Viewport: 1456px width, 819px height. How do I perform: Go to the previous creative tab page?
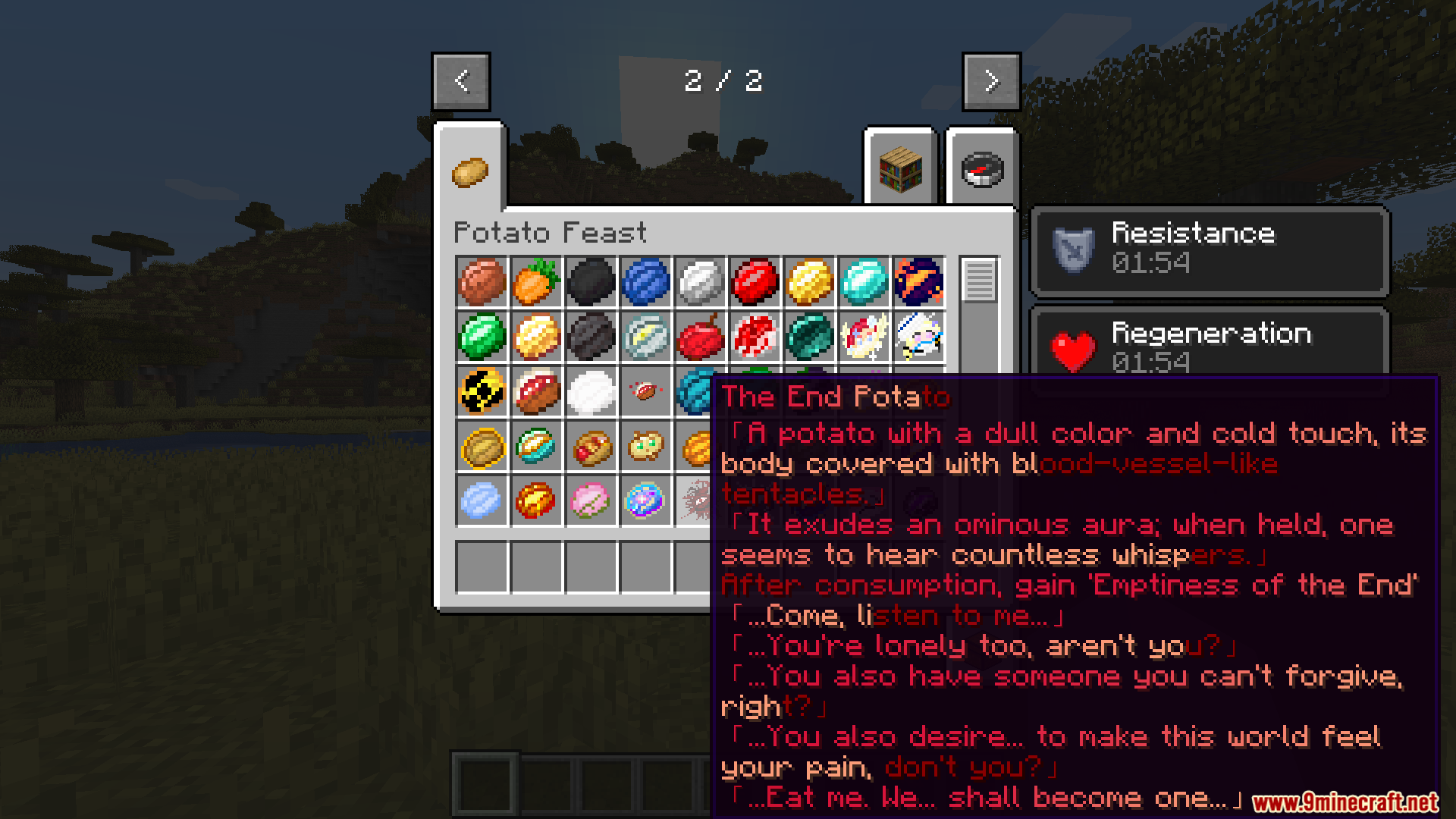tap(461, 81)
